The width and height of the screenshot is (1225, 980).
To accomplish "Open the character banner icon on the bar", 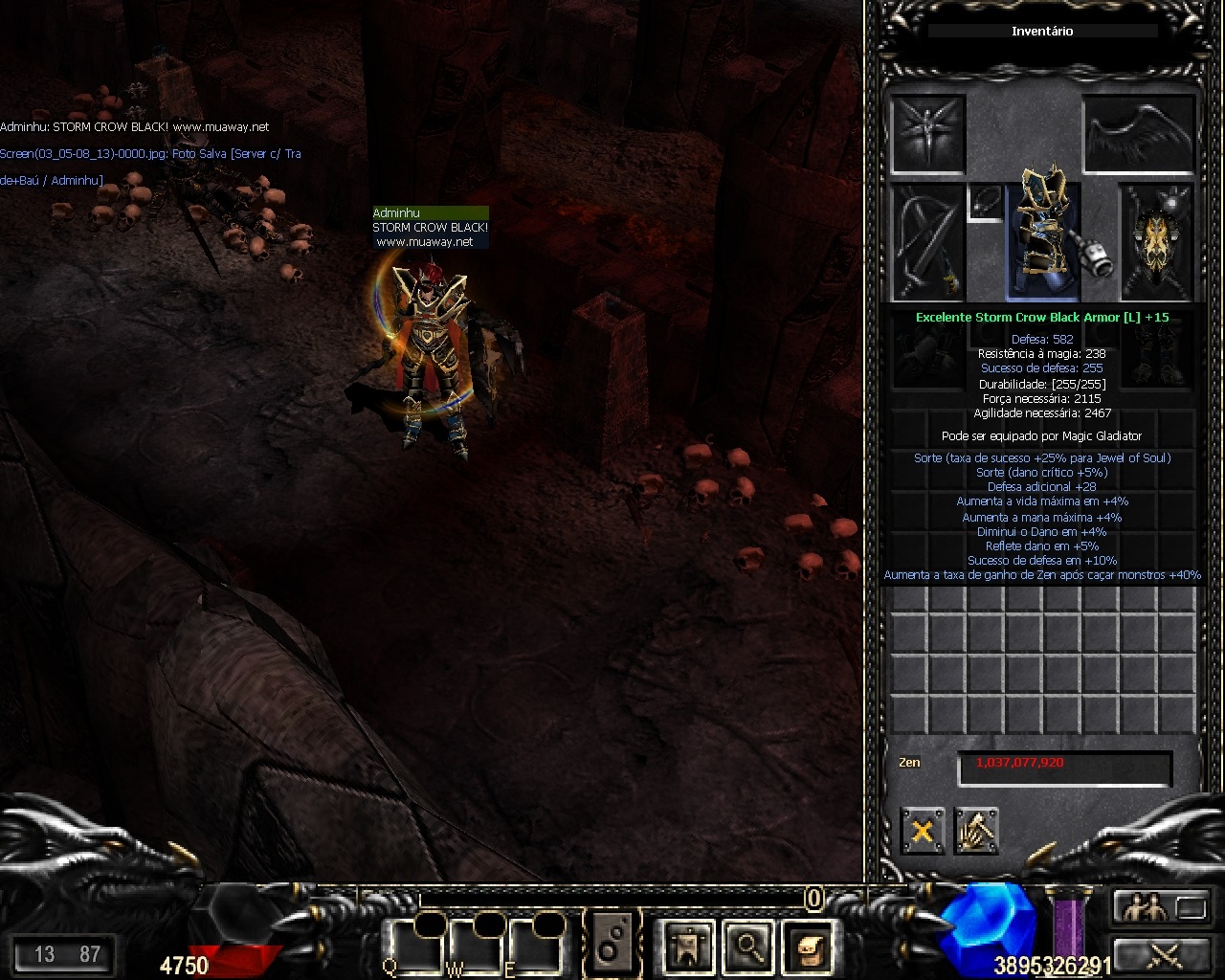I will point(688,947).
